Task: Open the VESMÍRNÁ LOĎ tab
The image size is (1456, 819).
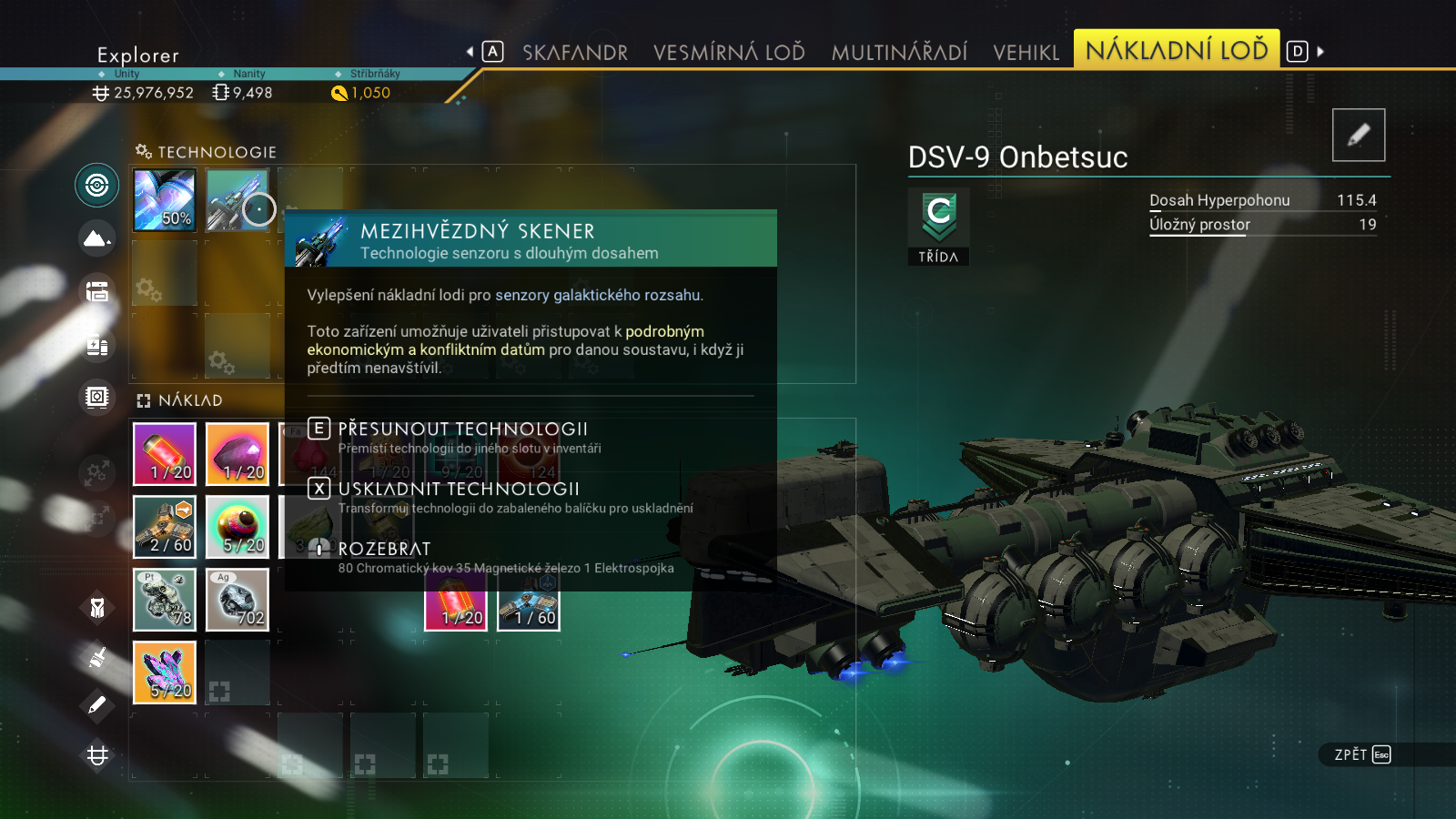Action: pyautogui.click(x=729, y=52)
